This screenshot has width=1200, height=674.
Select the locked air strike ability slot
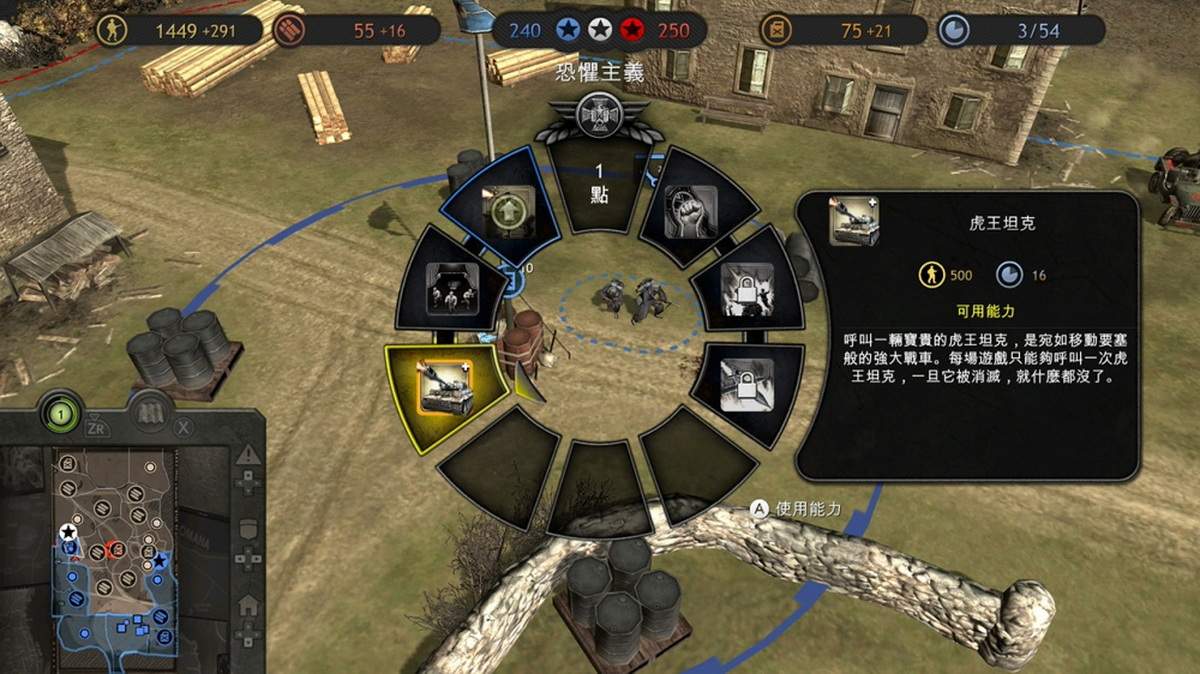[746, 384]
